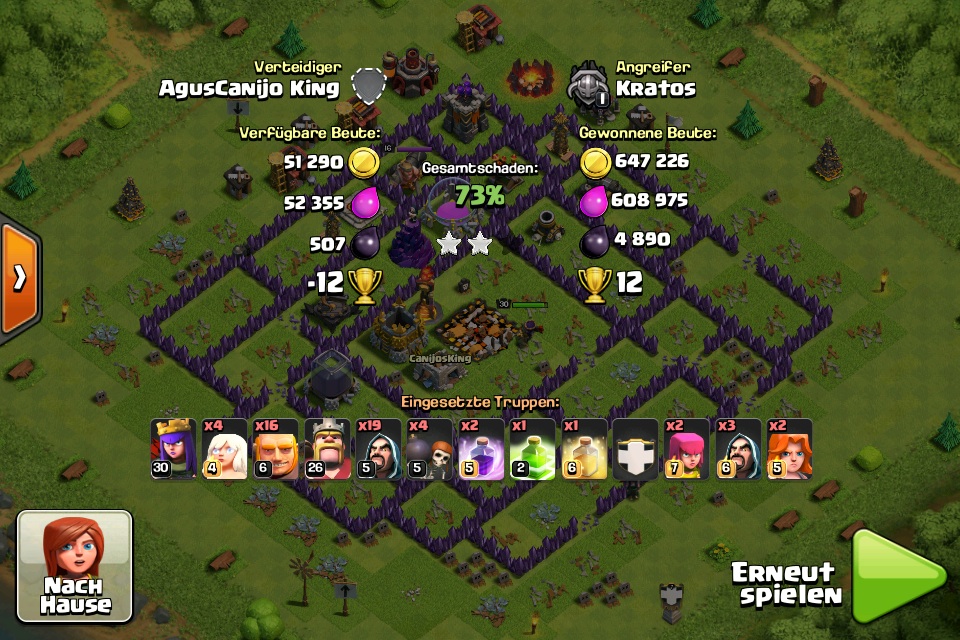Pick the Wall Breaker x4 card
The image size is (960, 640).
pos(430,448)
